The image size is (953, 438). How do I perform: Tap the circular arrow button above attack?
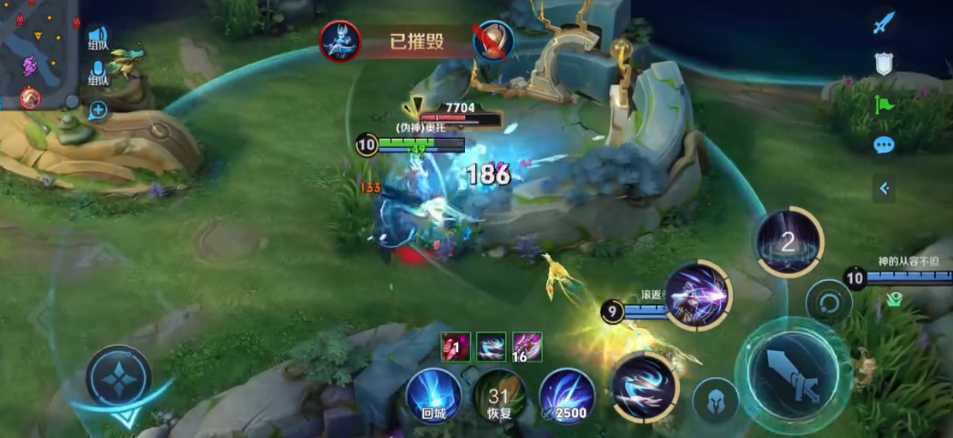pyautogui.click(x=828, y=300)
